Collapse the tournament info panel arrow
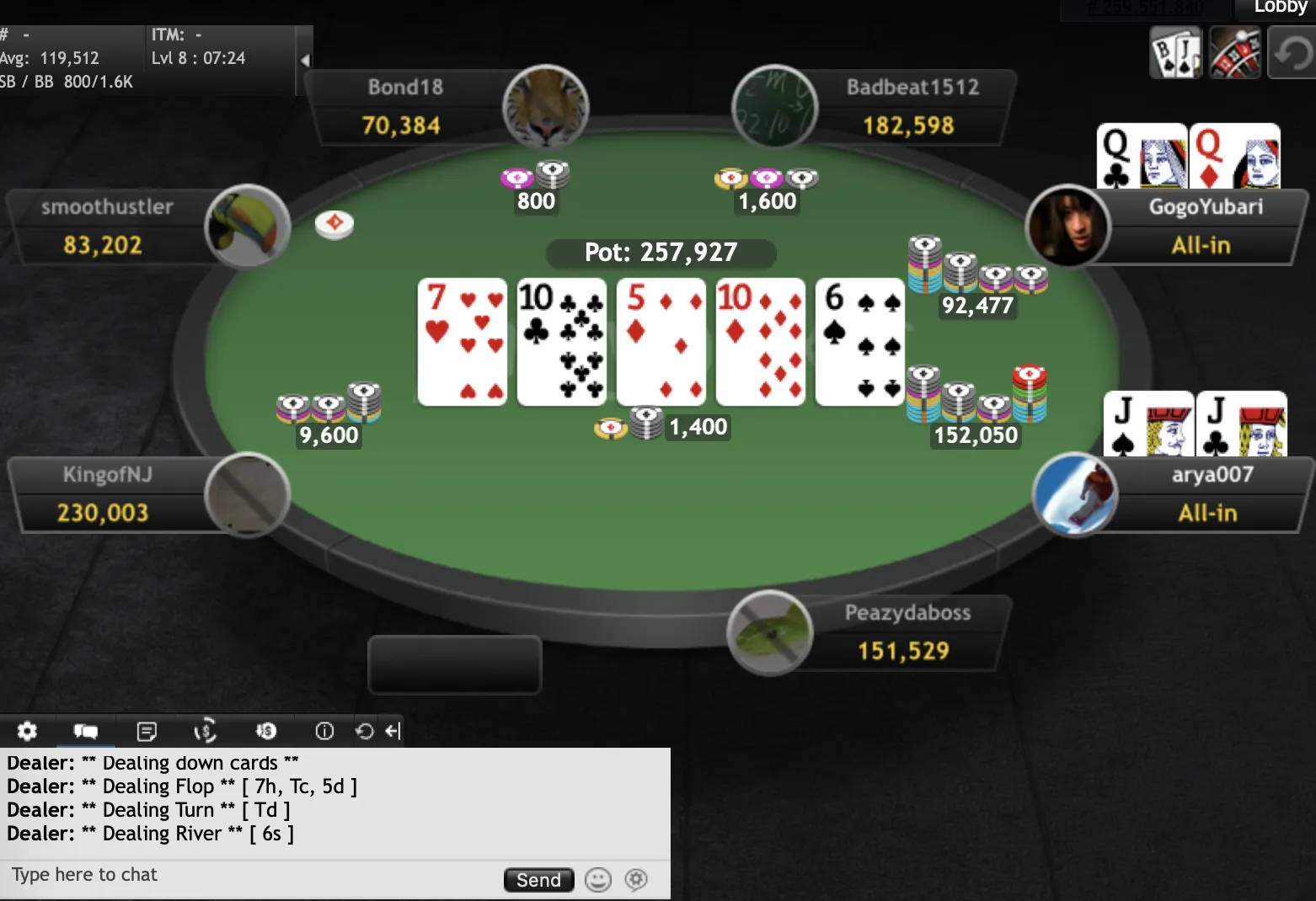 pos(305,60)
